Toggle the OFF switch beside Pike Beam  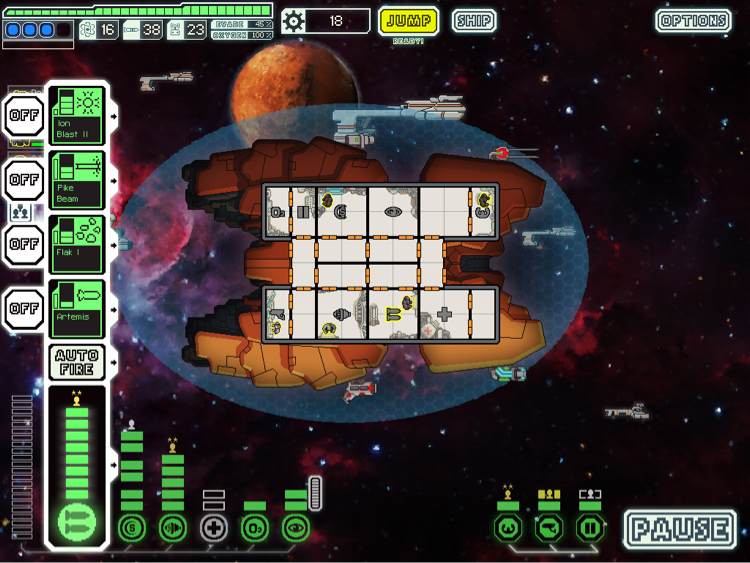tap(23, 180)
